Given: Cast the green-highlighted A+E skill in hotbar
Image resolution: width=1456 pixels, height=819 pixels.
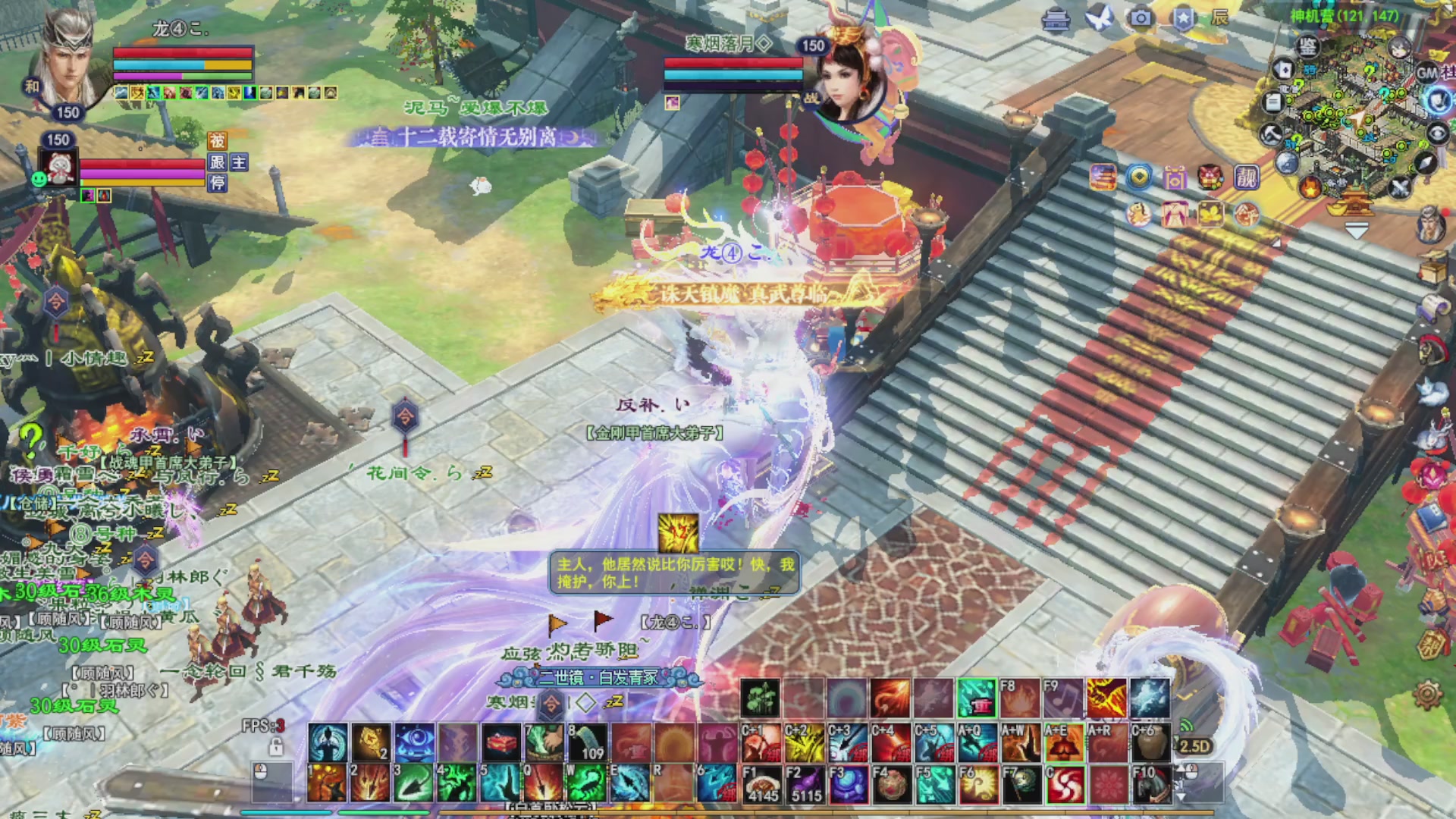Looking at the screenshot, I should coord(1064,744).
